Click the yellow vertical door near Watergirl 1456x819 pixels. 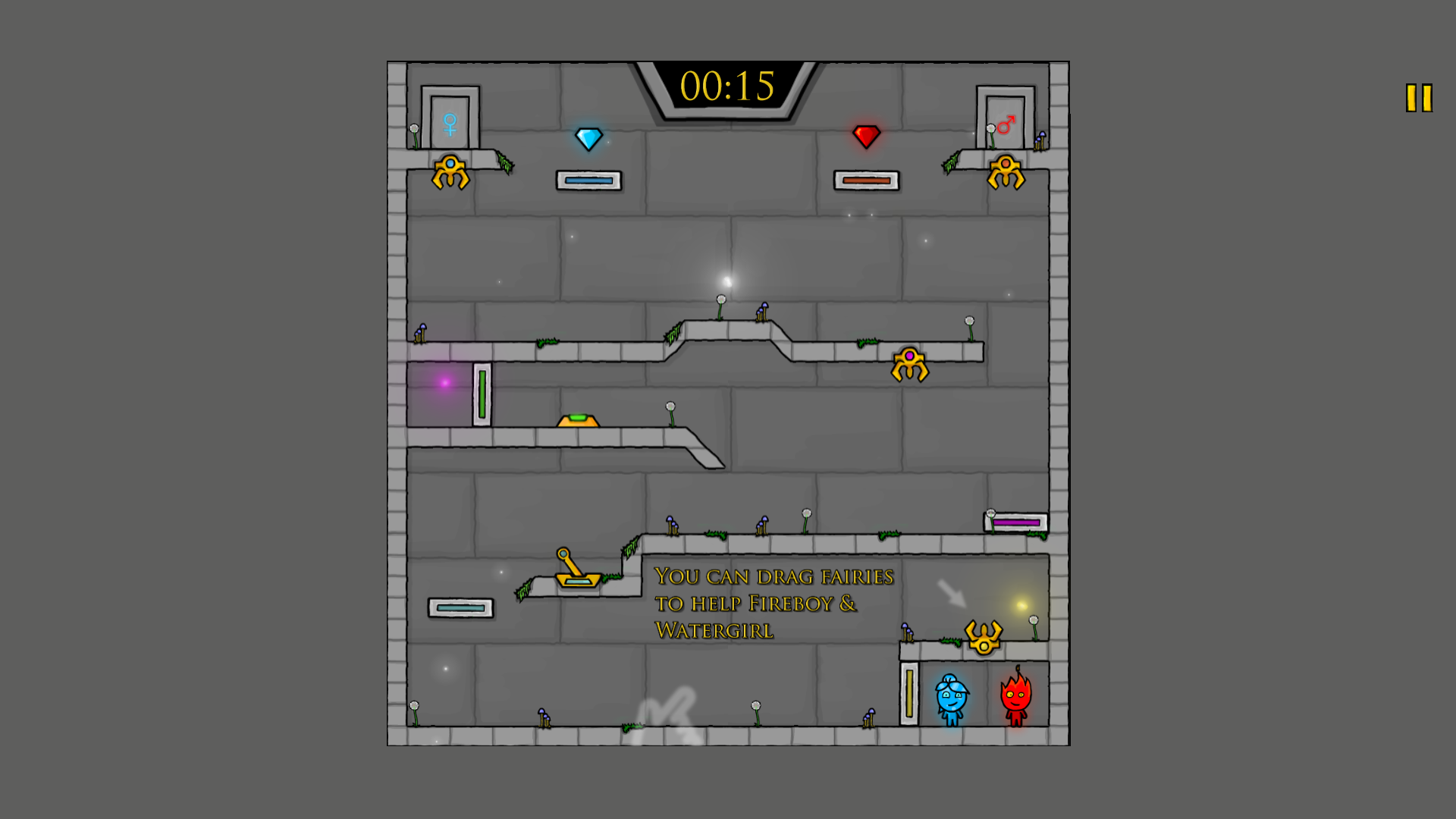[x=908, y=694]
